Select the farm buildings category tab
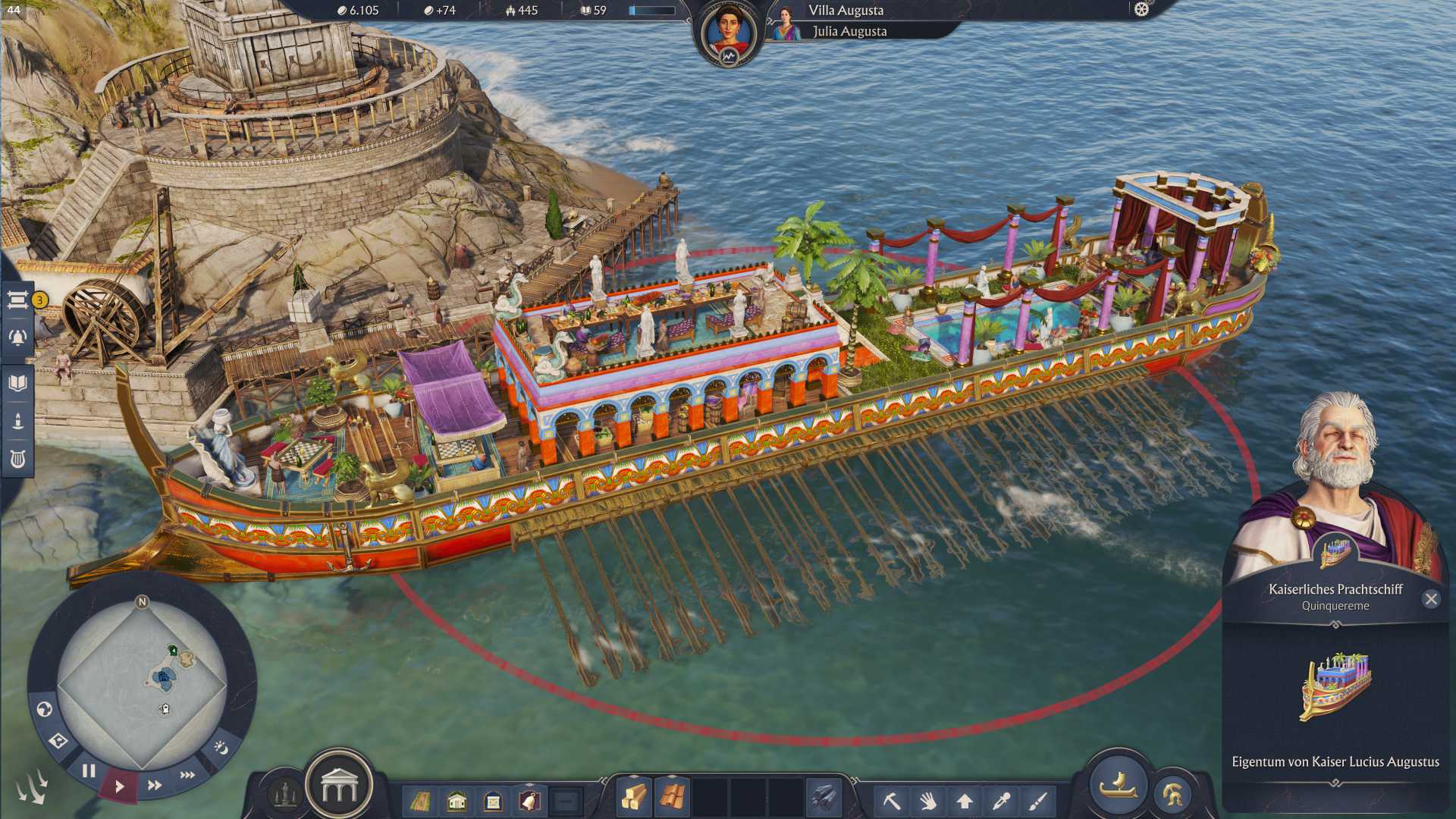 (421, 800)
